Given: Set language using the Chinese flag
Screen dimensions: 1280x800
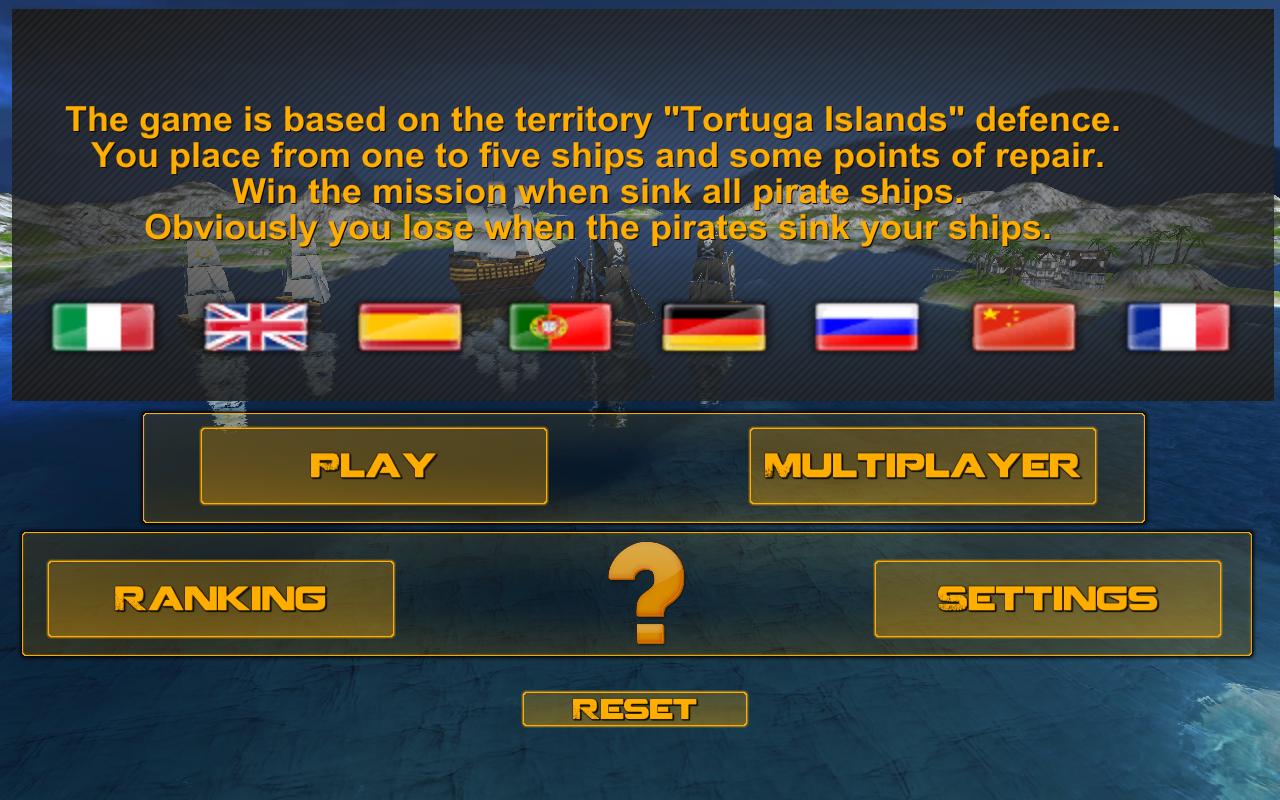Looking at the screenshot, I should [x=1024, y=327].
